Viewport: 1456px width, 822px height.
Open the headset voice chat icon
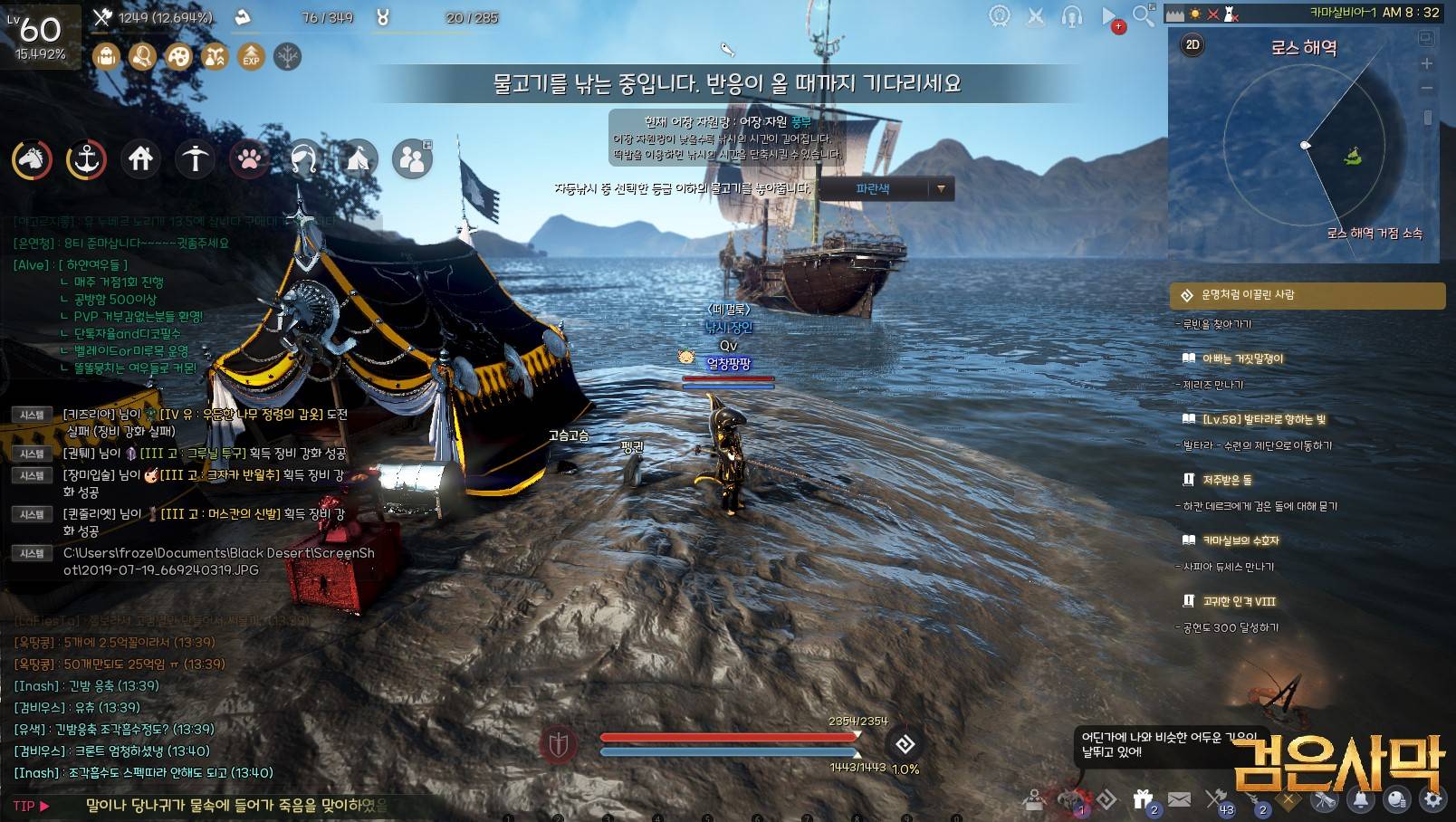[x=1071, y=16]
